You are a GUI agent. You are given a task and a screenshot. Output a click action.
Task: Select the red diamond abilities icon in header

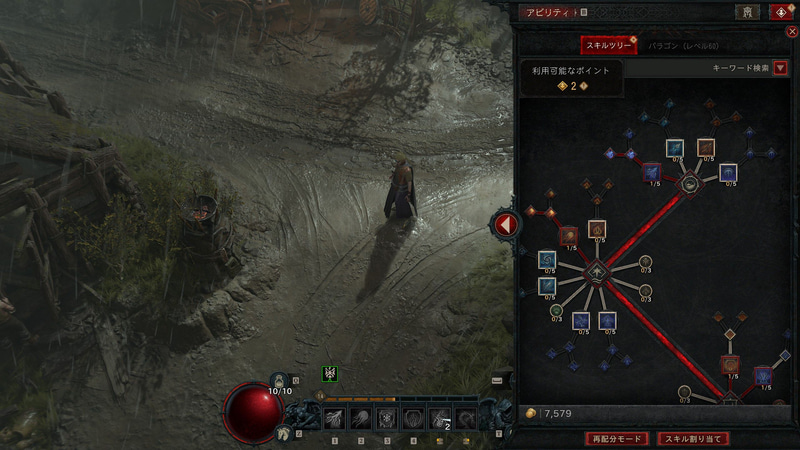pyautogui.click(x=780, y=12)
